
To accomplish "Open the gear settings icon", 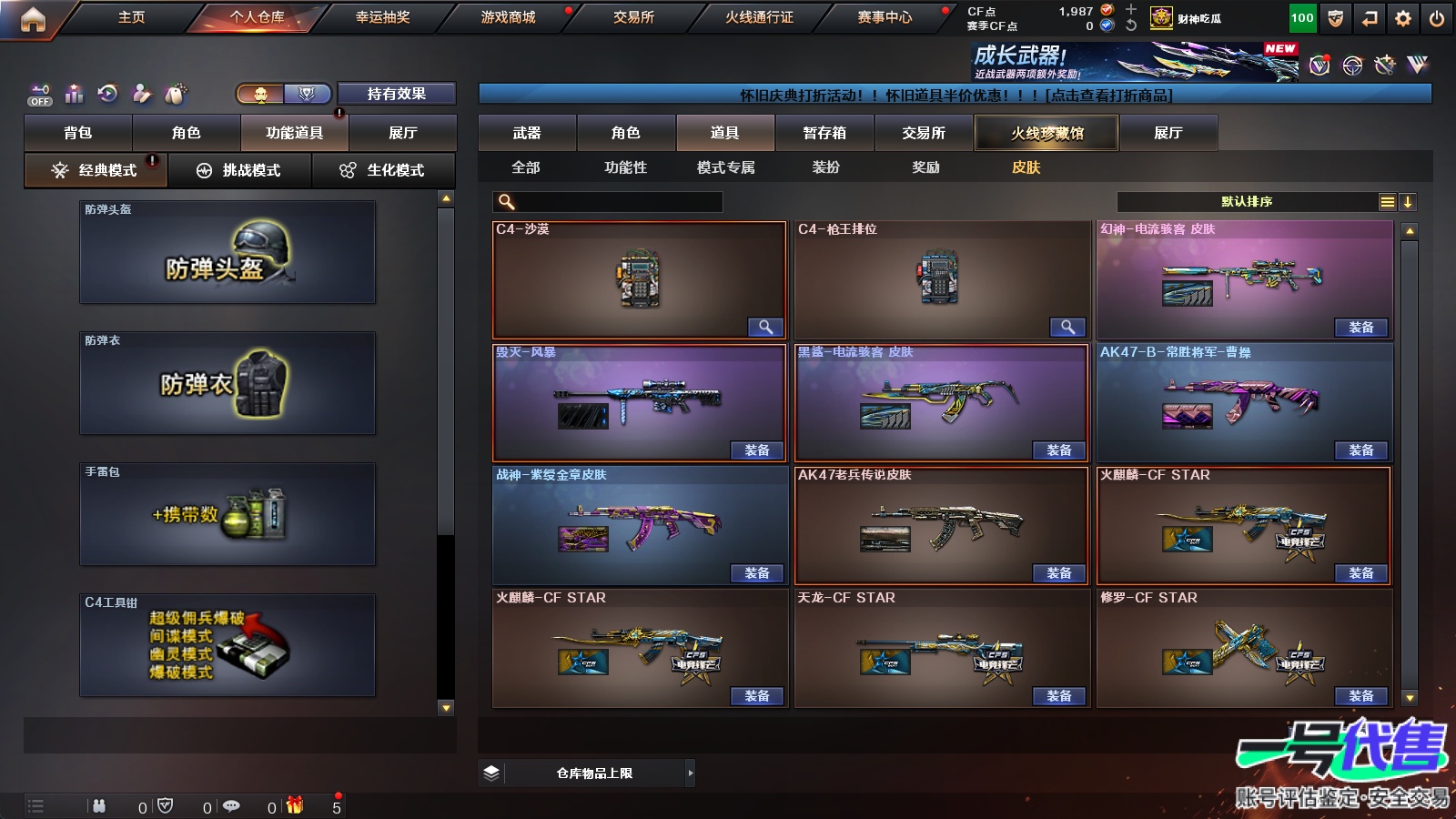I will point(1403,18).
